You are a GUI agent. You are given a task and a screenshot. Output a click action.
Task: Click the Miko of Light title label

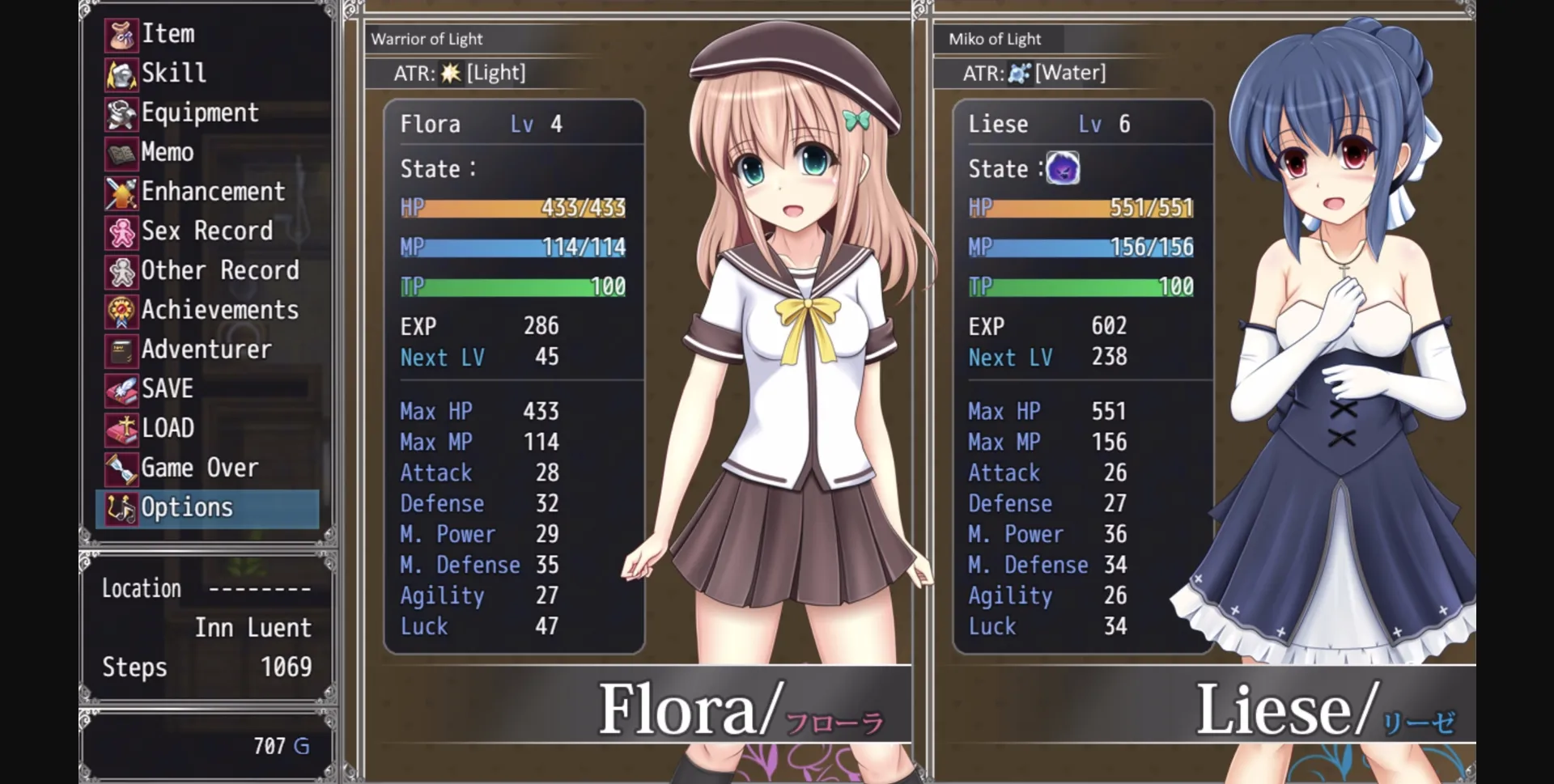click(x=994, y=38)
